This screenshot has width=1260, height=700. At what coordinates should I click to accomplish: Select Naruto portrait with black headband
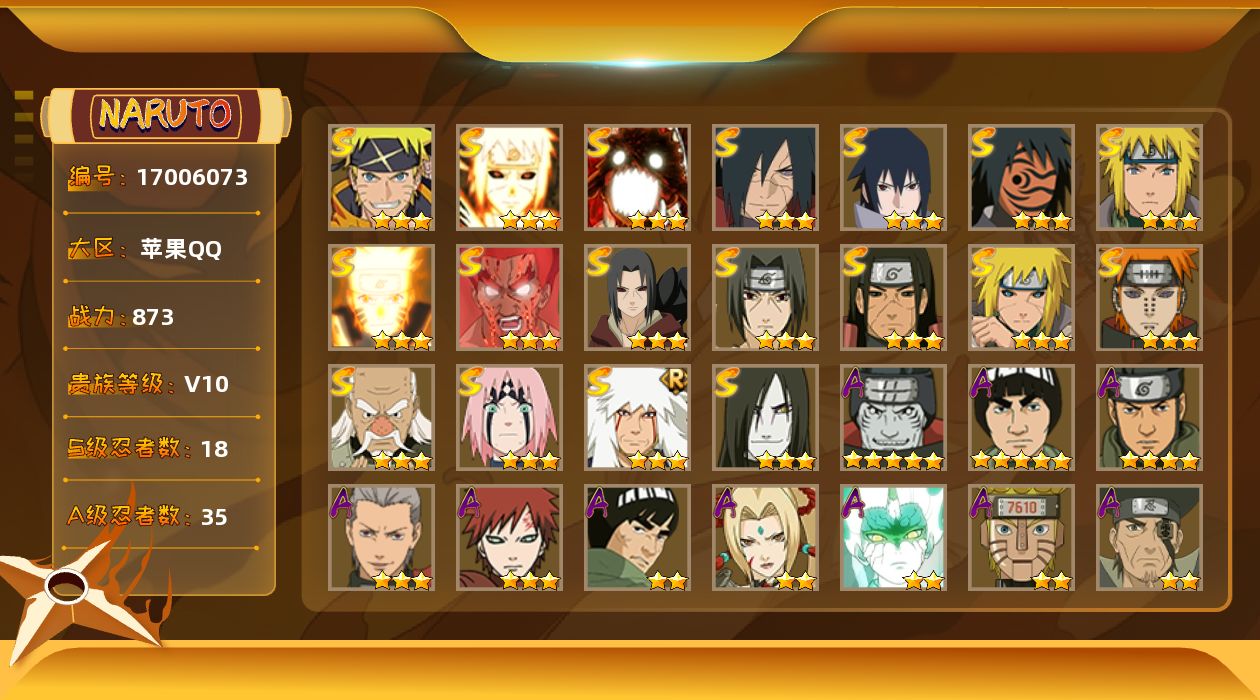[381, 177]
